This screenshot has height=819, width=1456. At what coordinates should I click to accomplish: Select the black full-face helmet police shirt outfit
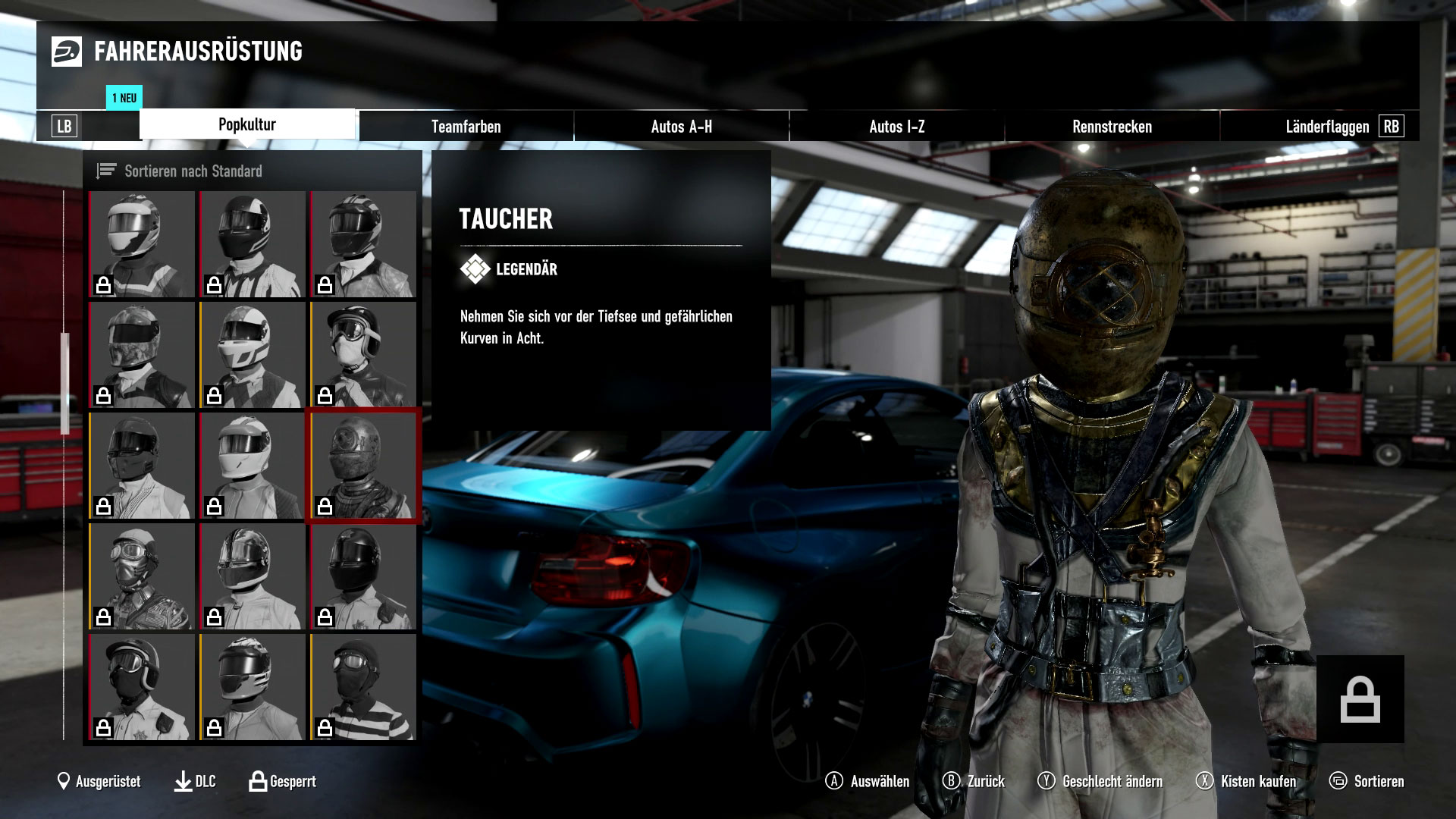point(362,576)
